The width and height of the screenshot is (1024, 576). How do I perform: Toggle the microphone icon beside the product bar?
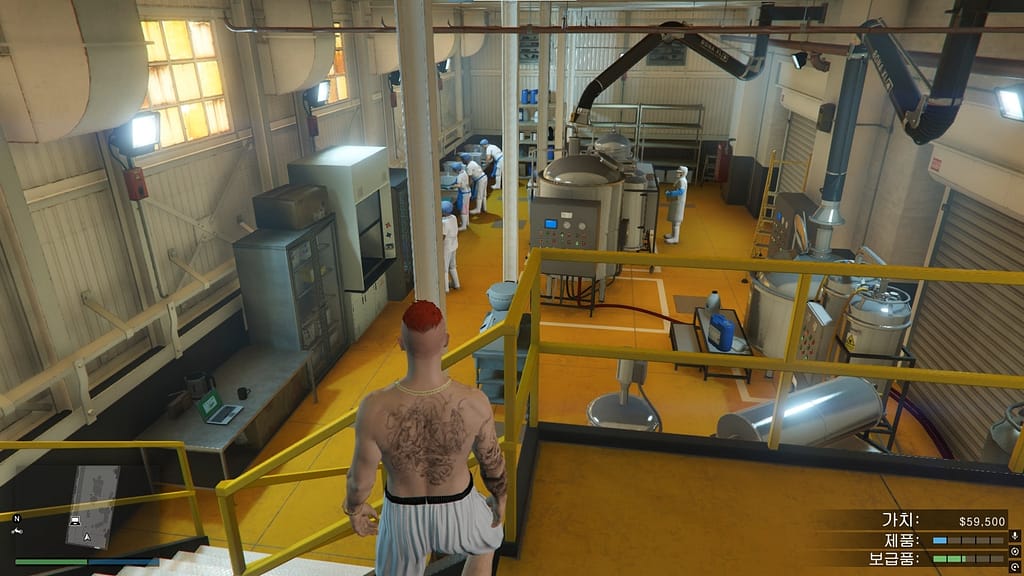click(x=1015, y=538)
